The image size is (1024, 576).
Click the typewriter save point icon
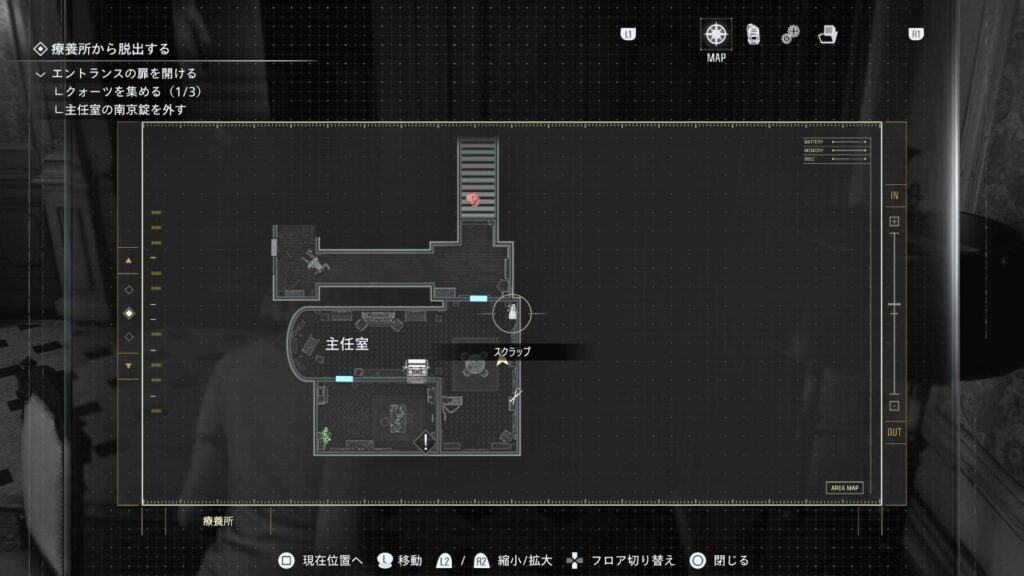pos(415,369)
